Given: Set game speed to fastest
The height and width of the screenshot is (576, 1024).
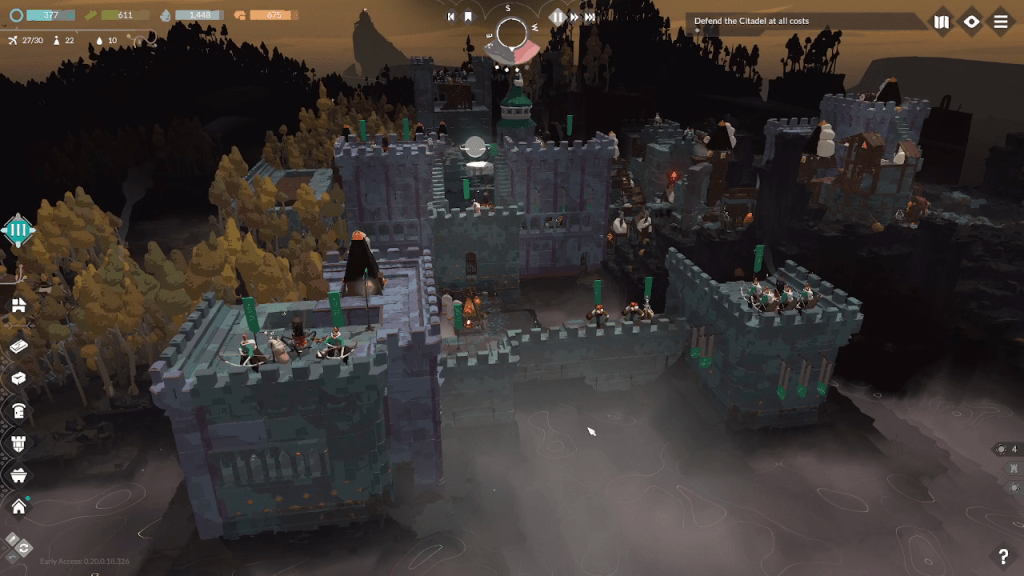Looking at the screenshot, I should [591, 17].
